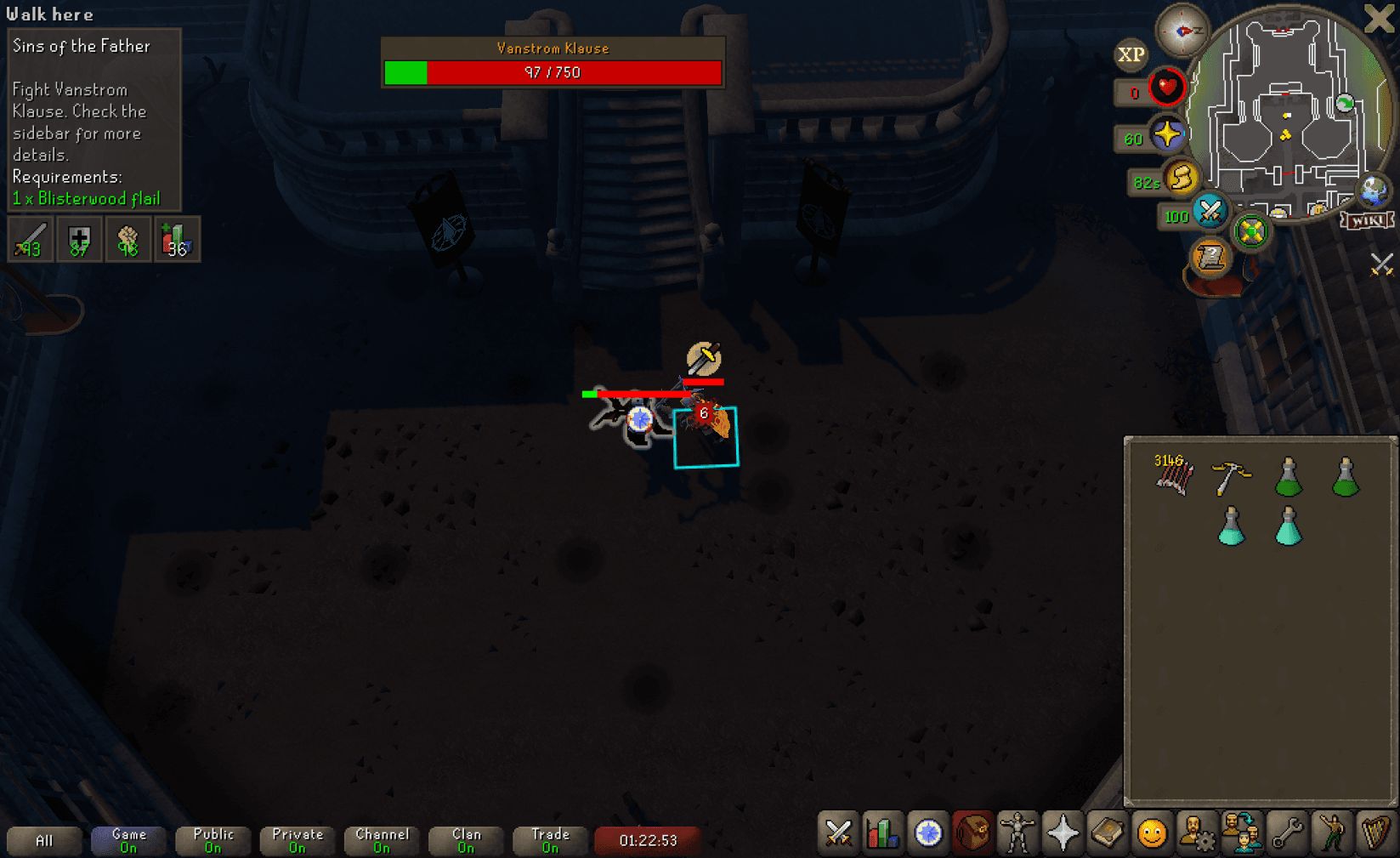Toggle Trade chat
The width and height of the screenshot is (1400, 858).
coord(550,840)
